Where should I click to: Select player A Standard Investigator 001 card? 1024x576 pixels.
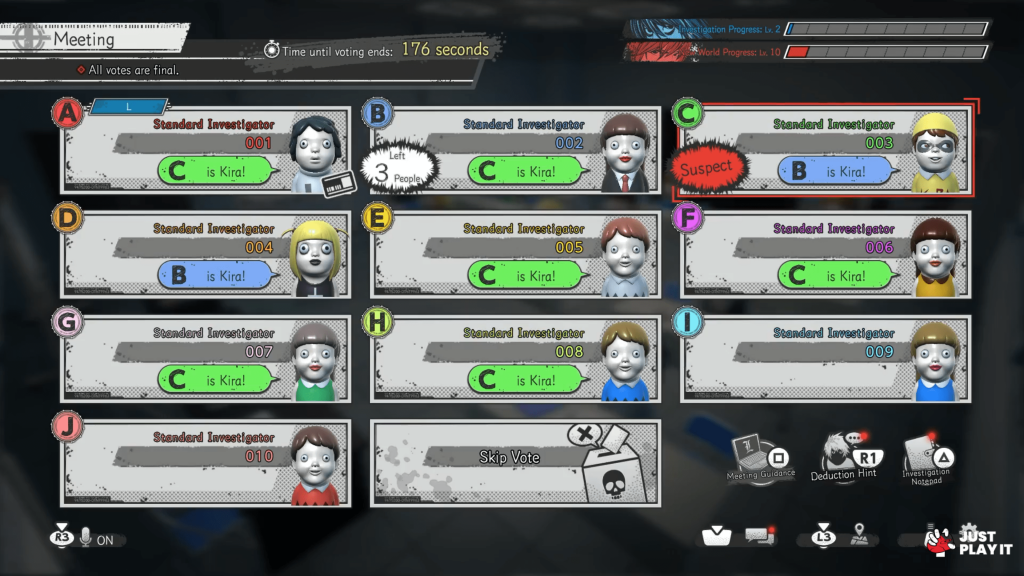click(x=206, y=151)
